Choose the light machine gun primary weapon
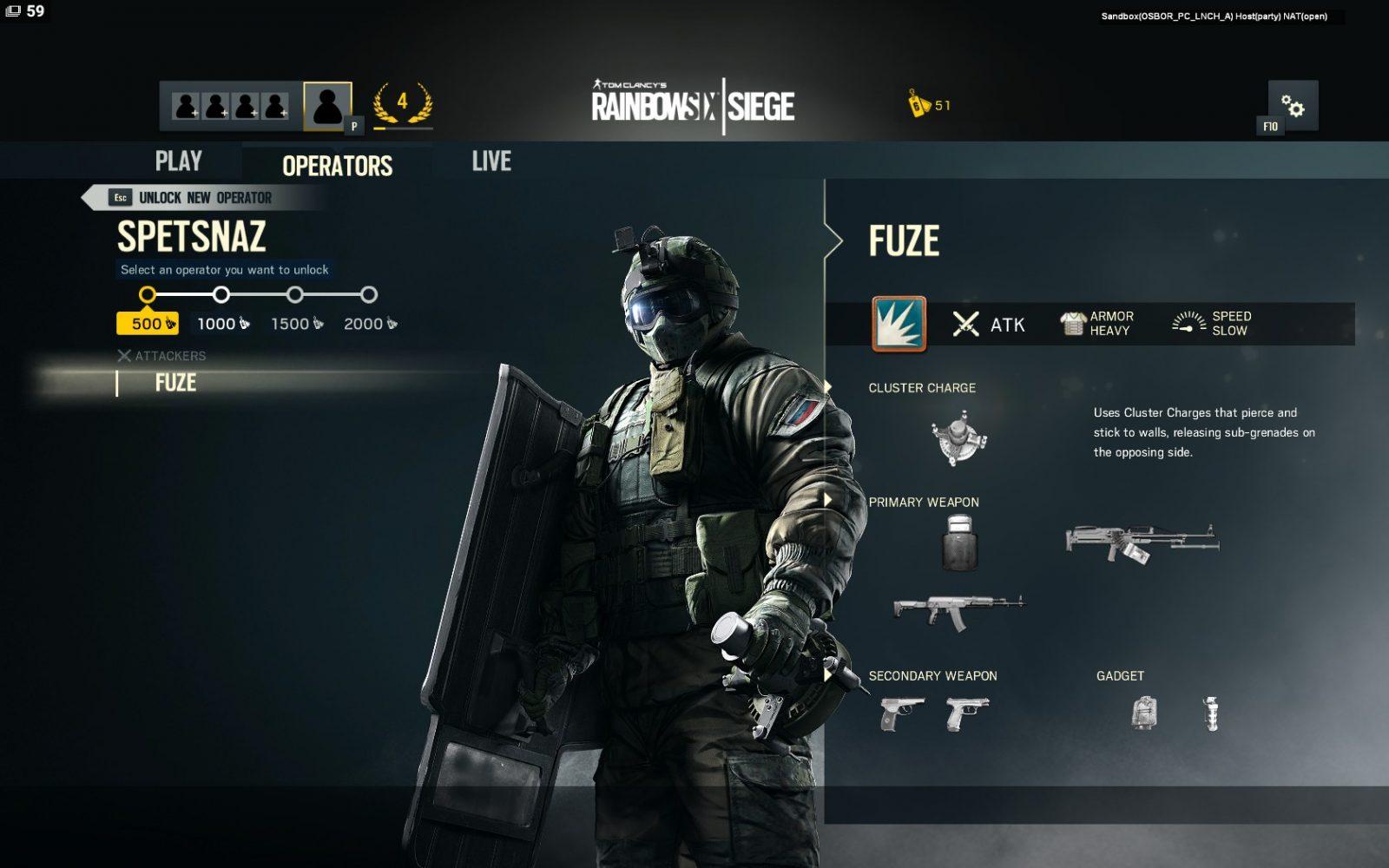 (1142, 542)
